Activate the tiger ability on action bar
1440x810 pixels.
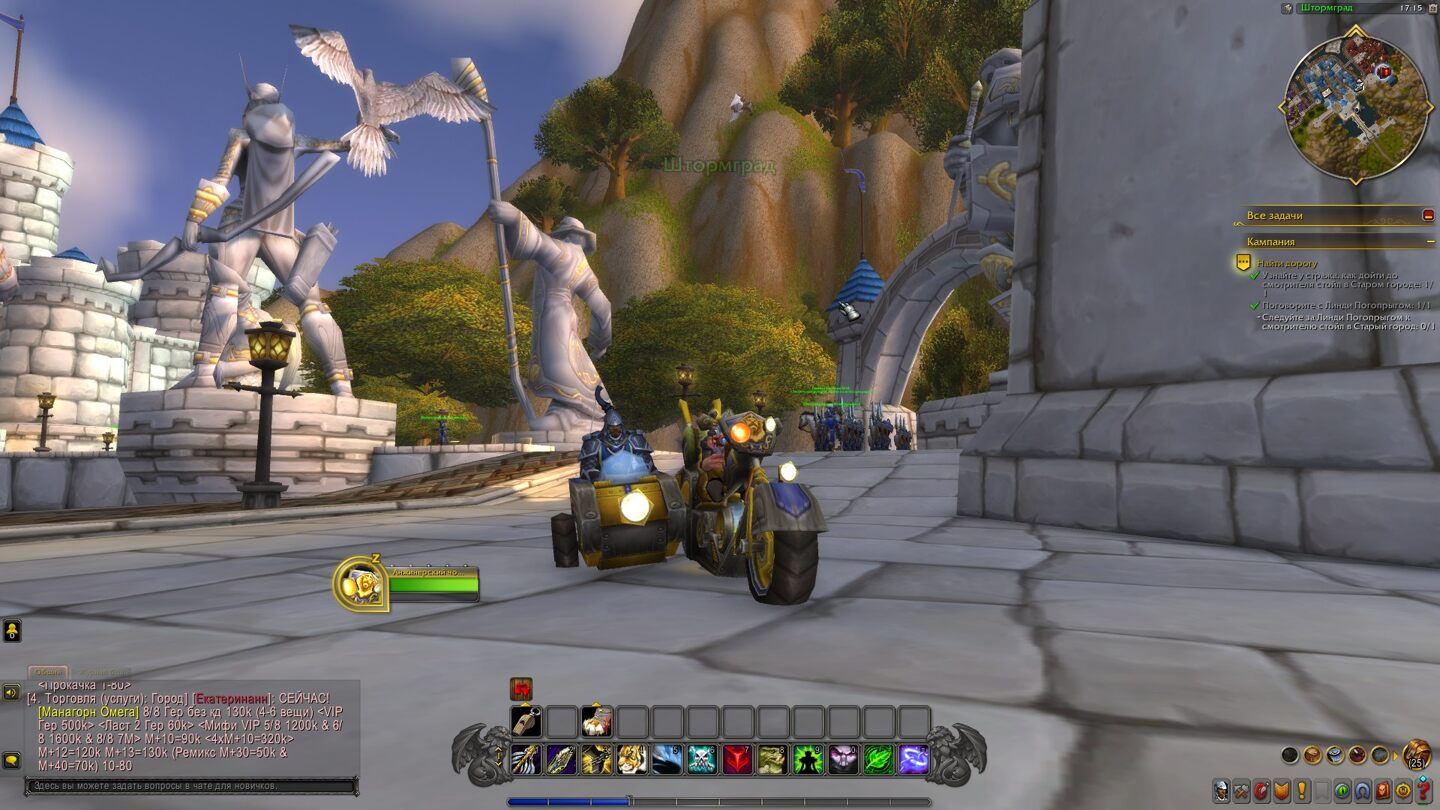pos(630,759)
